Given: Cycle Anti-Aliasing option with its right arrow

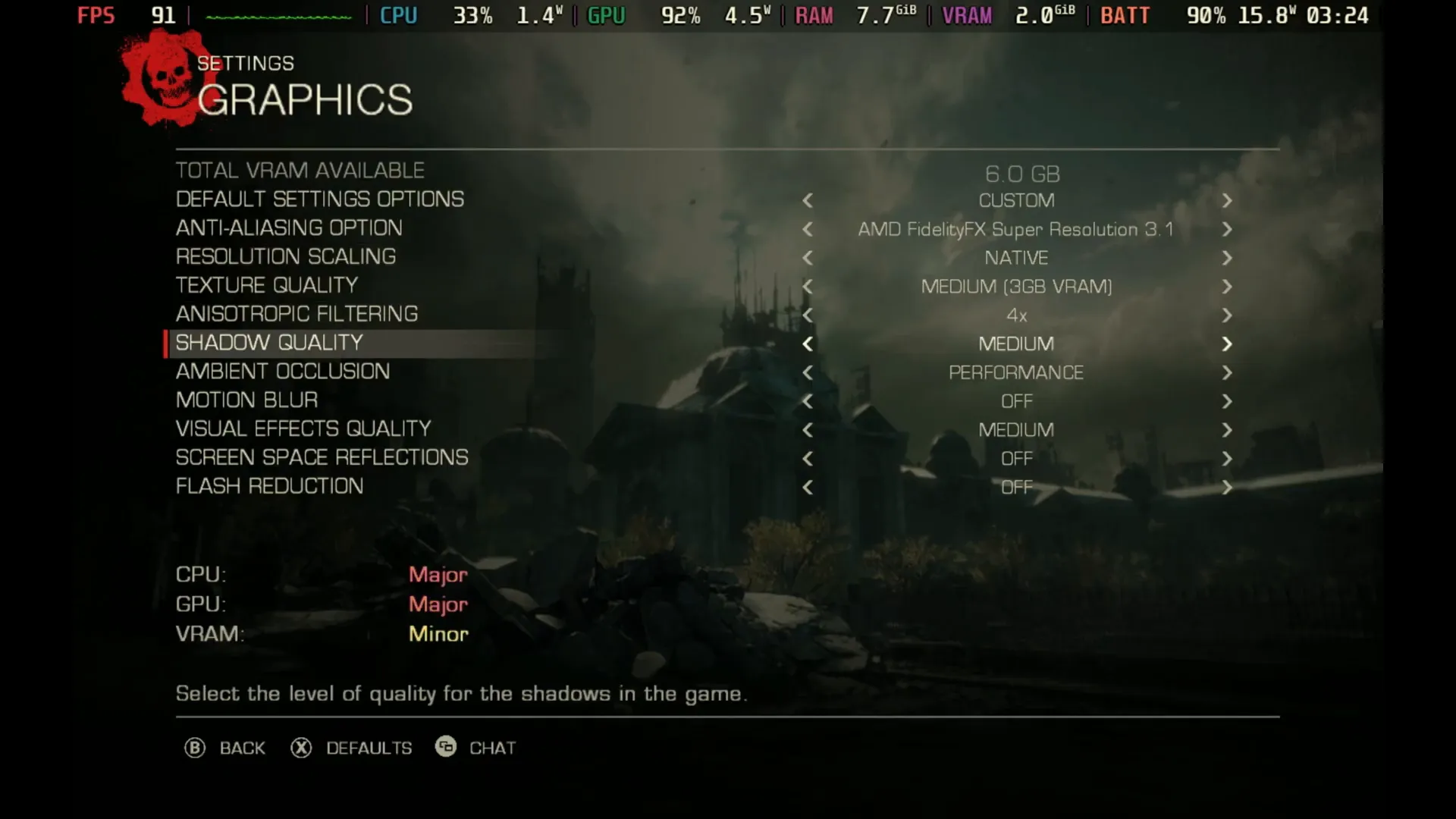Looking at the screenshot, I should [x=1227, y=230].
